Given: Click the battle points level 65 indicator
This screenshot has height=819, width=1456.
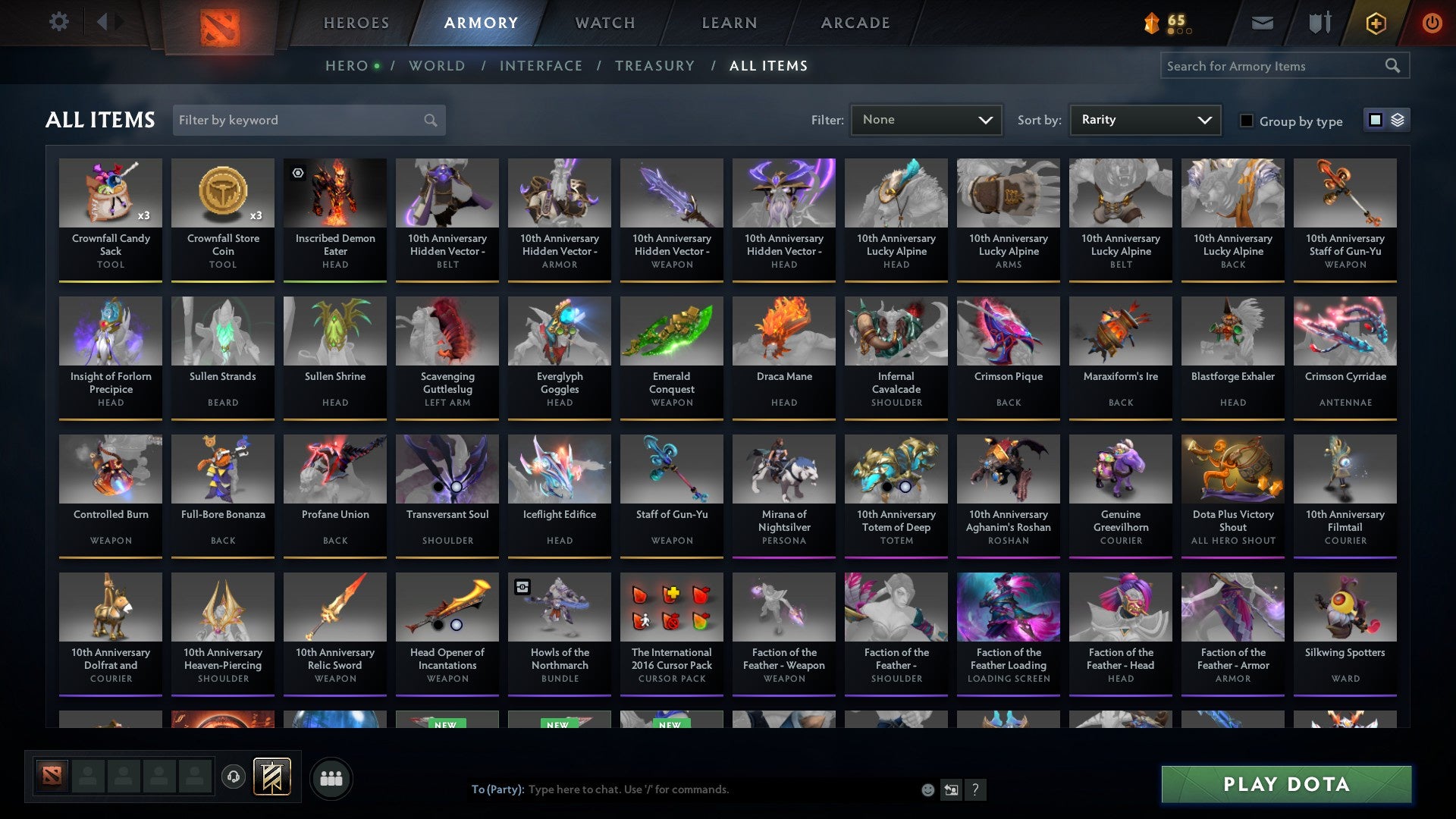Looking at the screenshot, I should pos(1168,23).
